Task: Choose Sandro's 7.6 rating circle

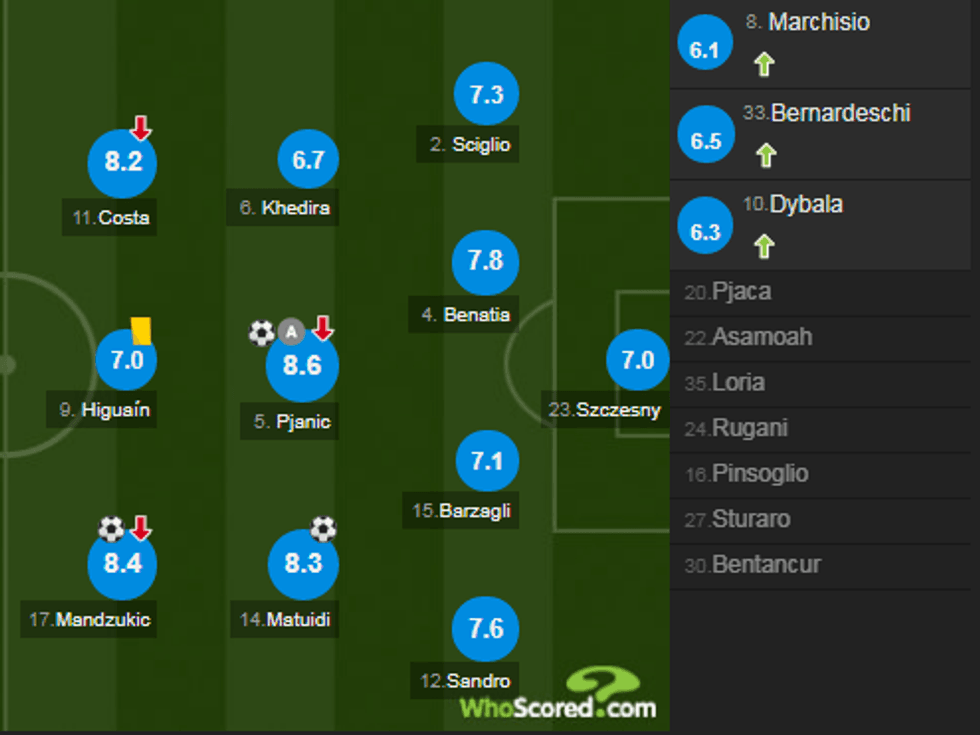Action: (487, 629)
